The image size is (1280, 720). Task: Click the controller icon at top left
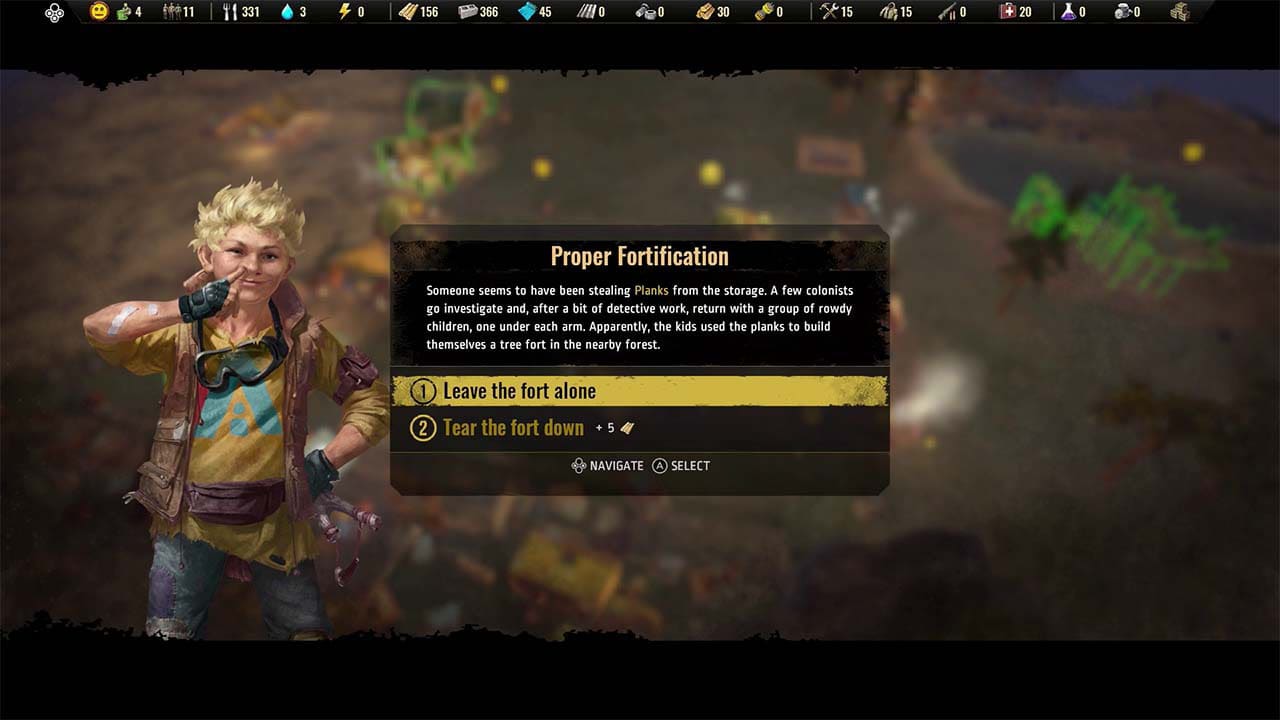coord(54,13)
